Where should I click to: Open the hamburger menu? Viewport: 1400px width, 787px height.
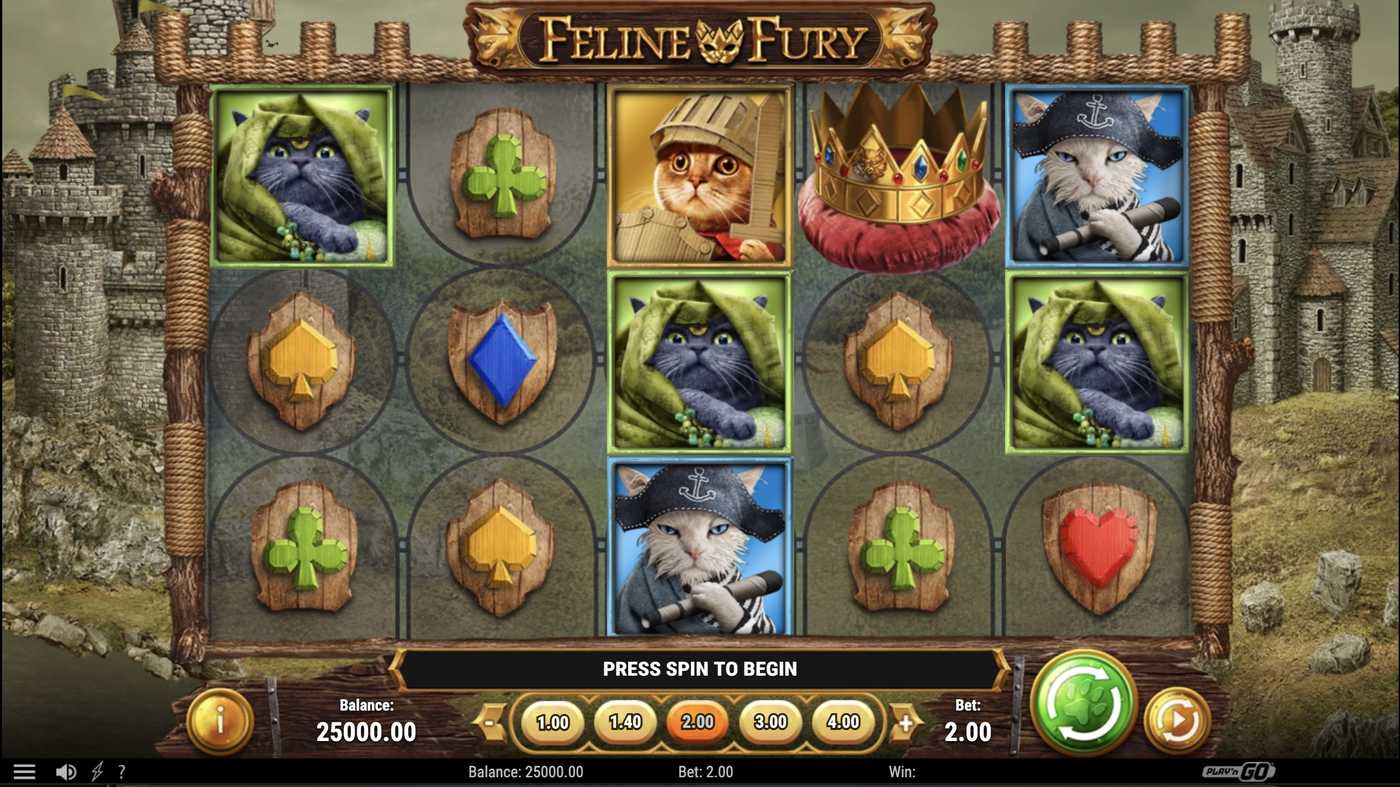tap(24, 770)
